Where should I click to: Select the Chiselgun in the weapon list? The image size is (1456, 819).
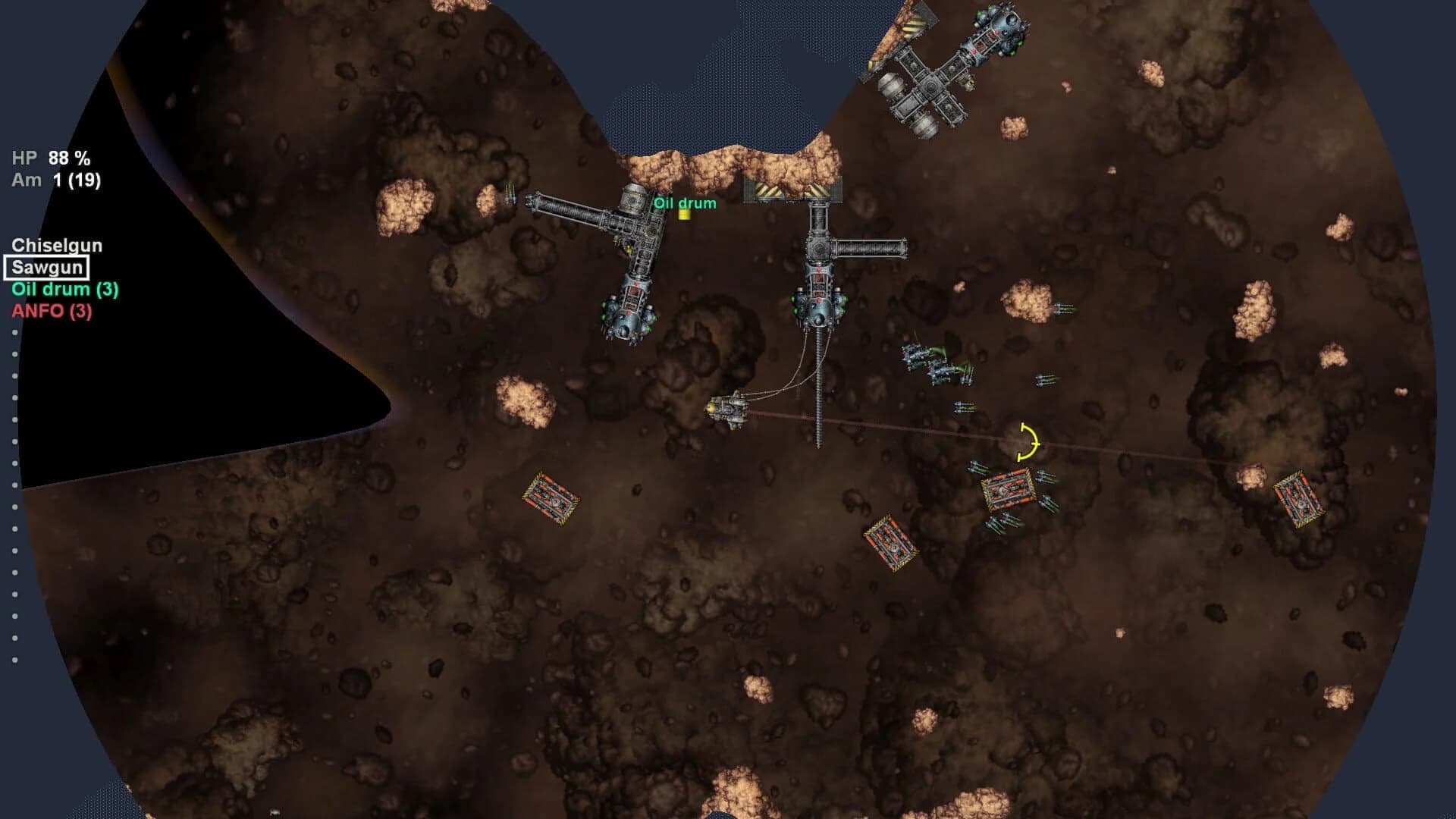tap(57, 244)
